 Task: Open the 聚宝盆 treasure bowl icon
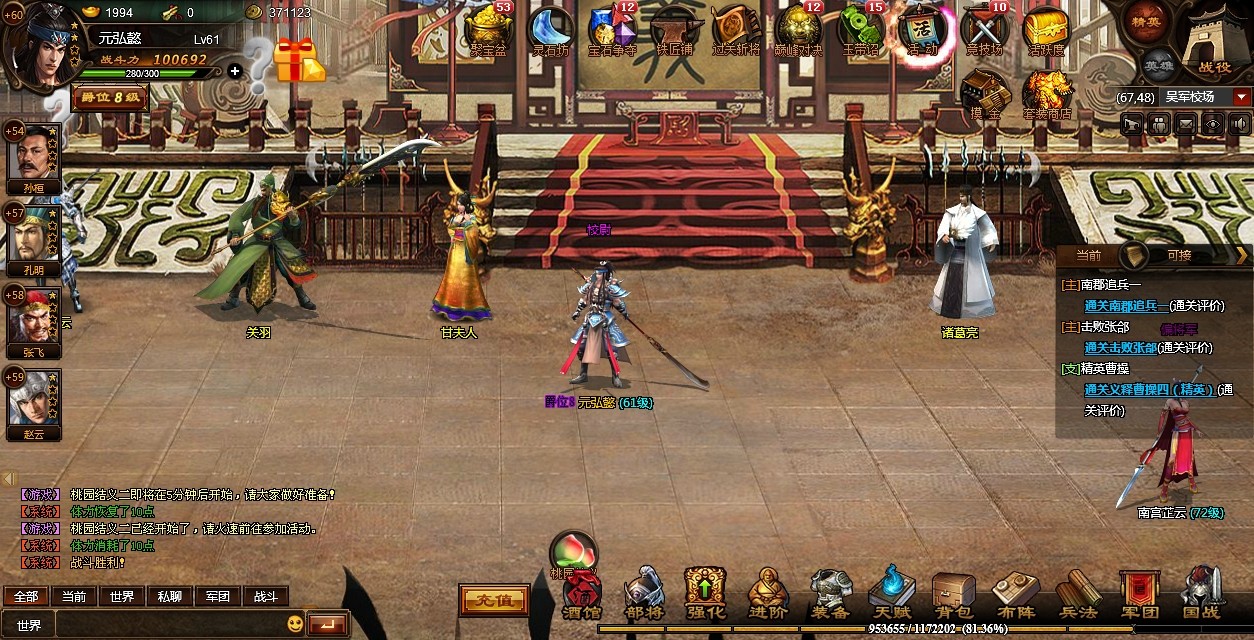point(486,29)
